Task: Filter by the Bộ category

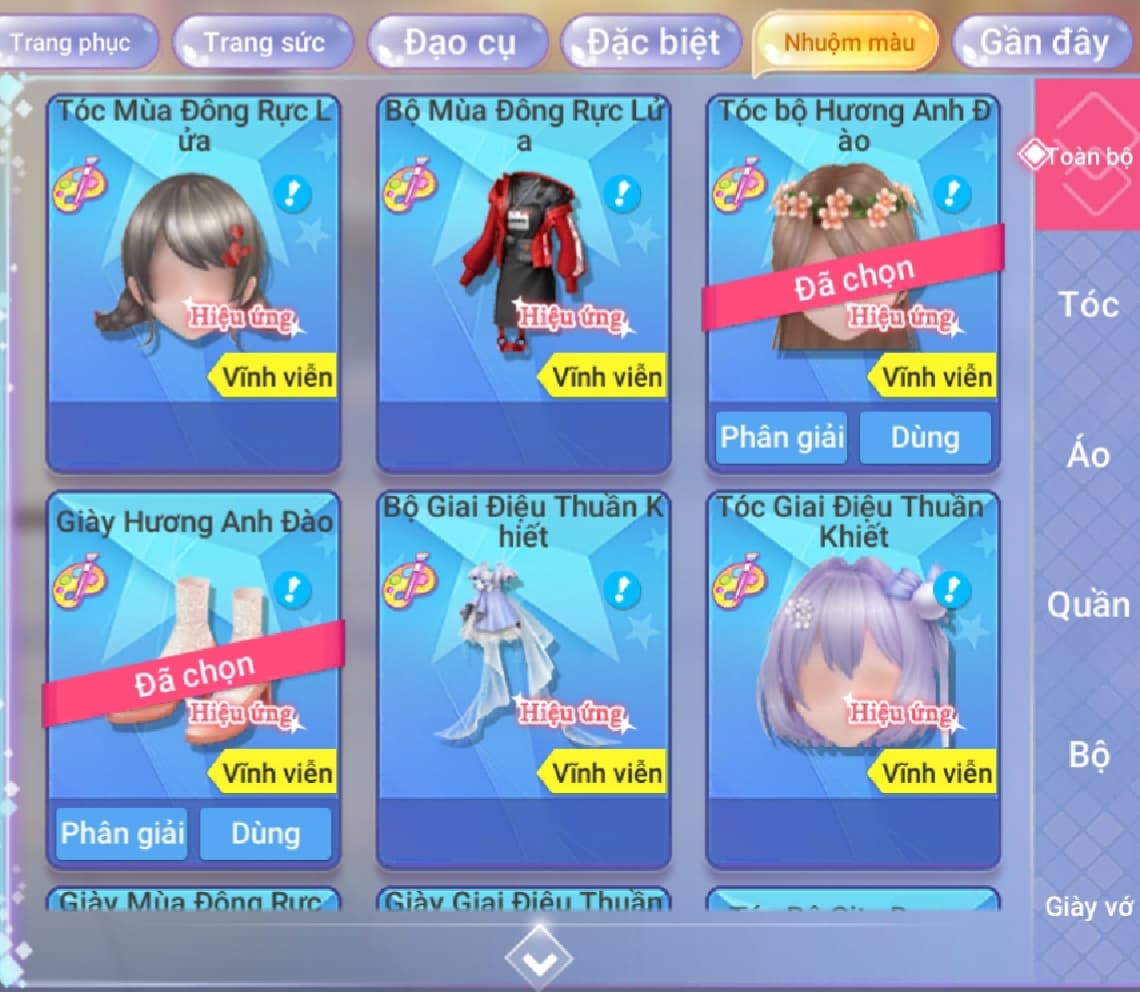Action: (x=1087, y=755)
